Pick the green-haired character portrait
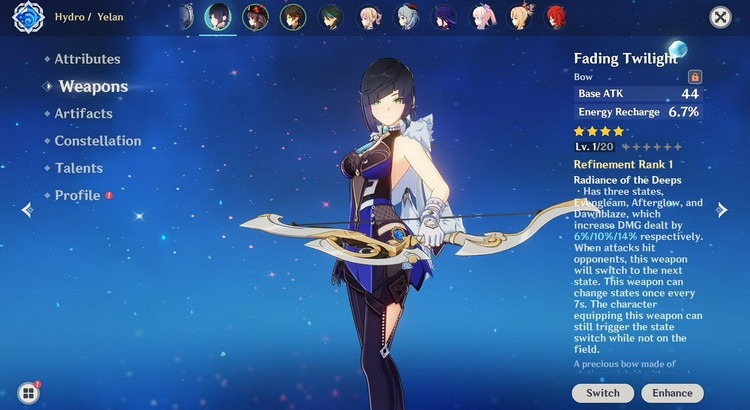750x410 pixels. (x=331, y=17)
